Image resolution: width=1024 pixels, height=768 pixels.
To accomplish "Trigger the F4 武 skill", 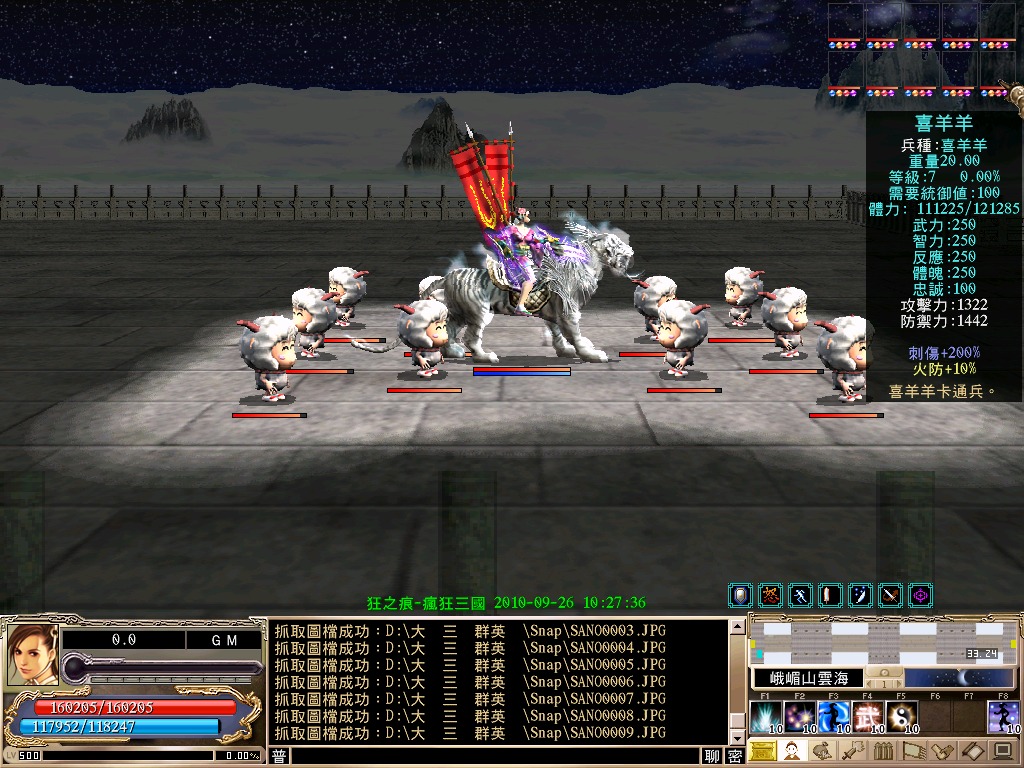I will pos(867,717).
